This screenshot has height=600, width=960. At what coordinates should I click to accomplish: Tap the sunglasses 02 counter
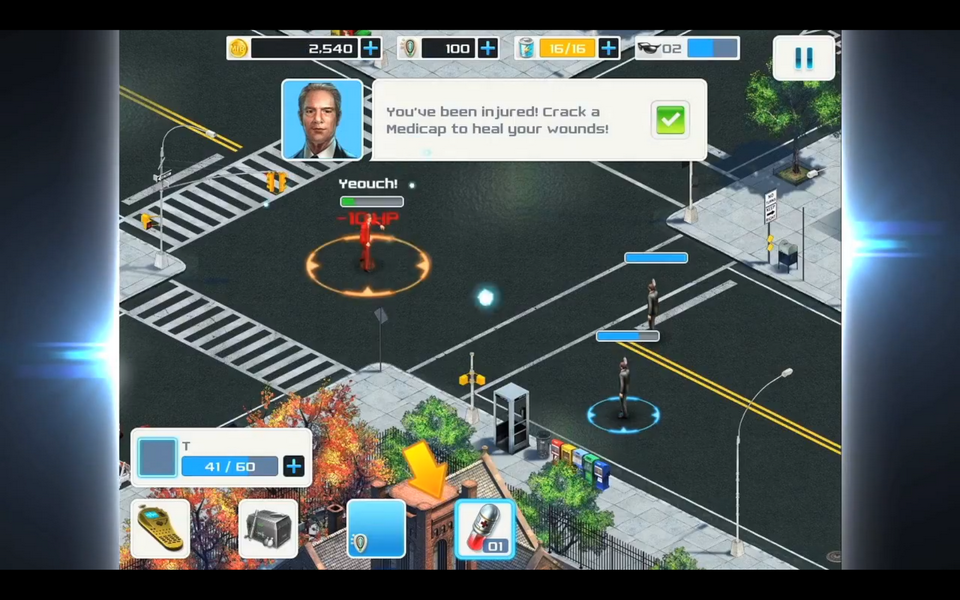coord(688,48)
